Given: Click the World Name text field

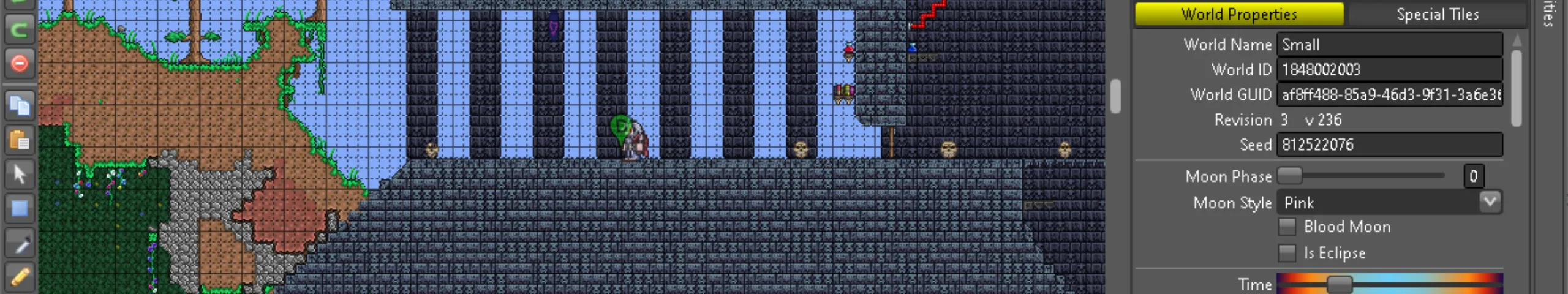Looking at the screenshot, I should (x=1389, y=45).
